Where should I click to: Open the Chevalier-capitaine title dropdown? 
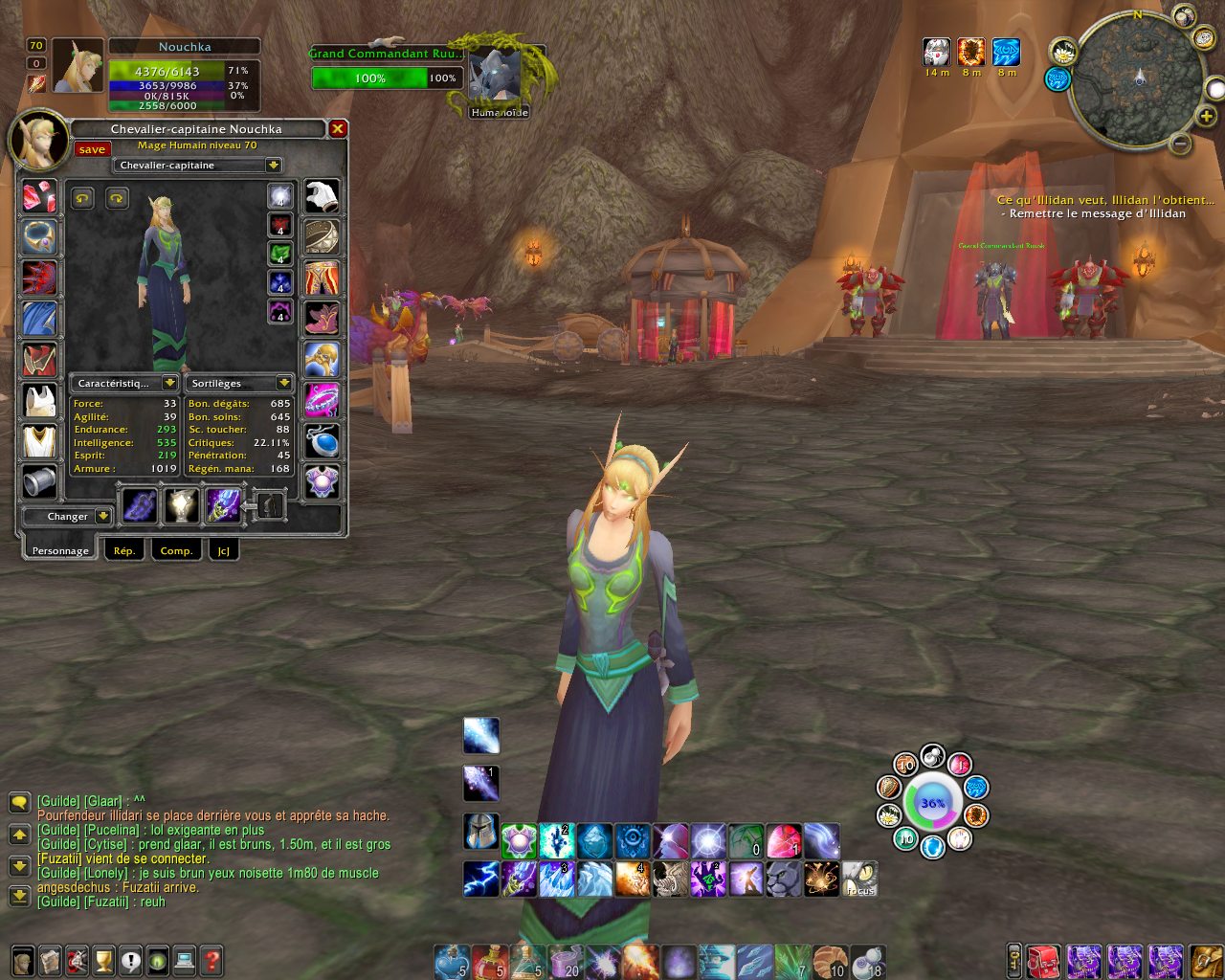tap(274, 166)
